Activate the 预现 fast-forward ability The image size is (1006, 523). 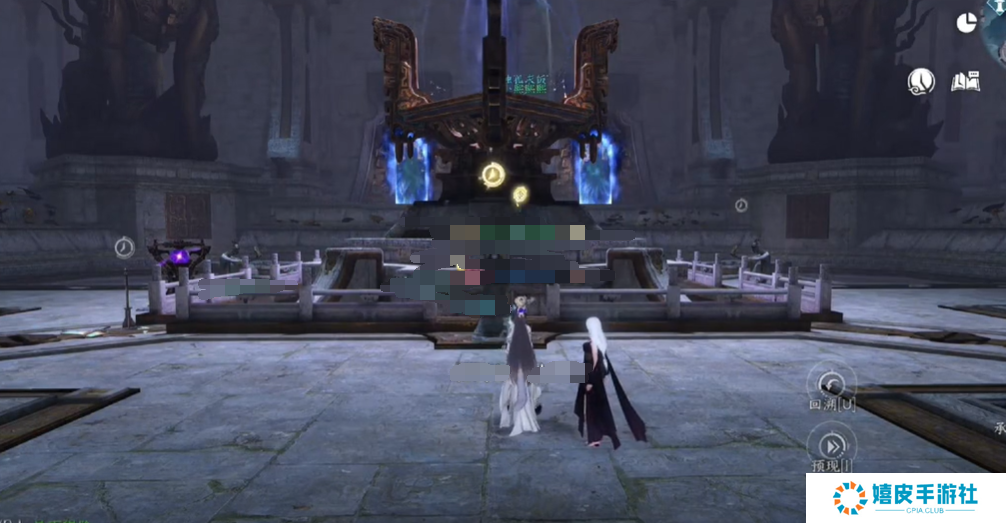click(832, 445)
